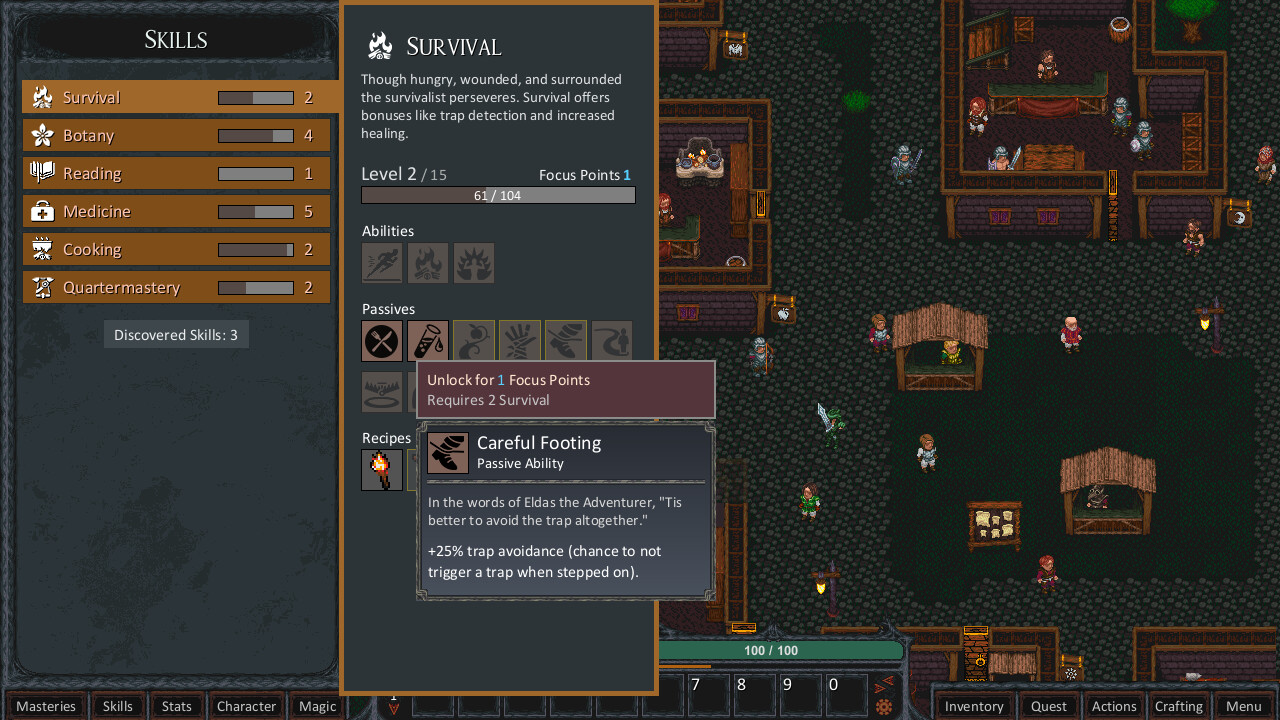Click the bandaged hand passive icon
This screenshot has height=720, width=1280.
click(520, 341)
